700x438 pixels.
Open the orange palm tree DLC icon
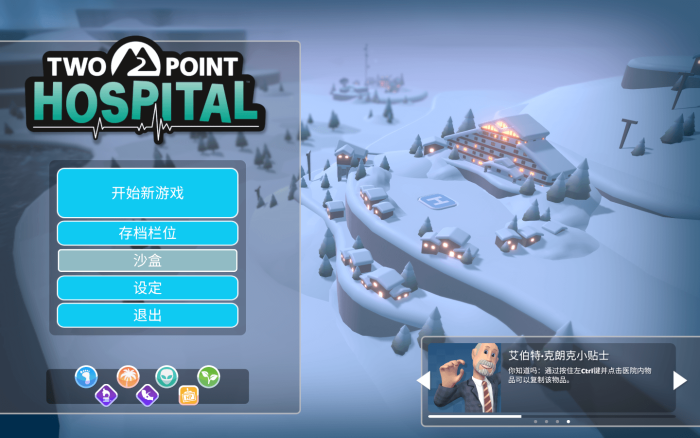[127, 376]
